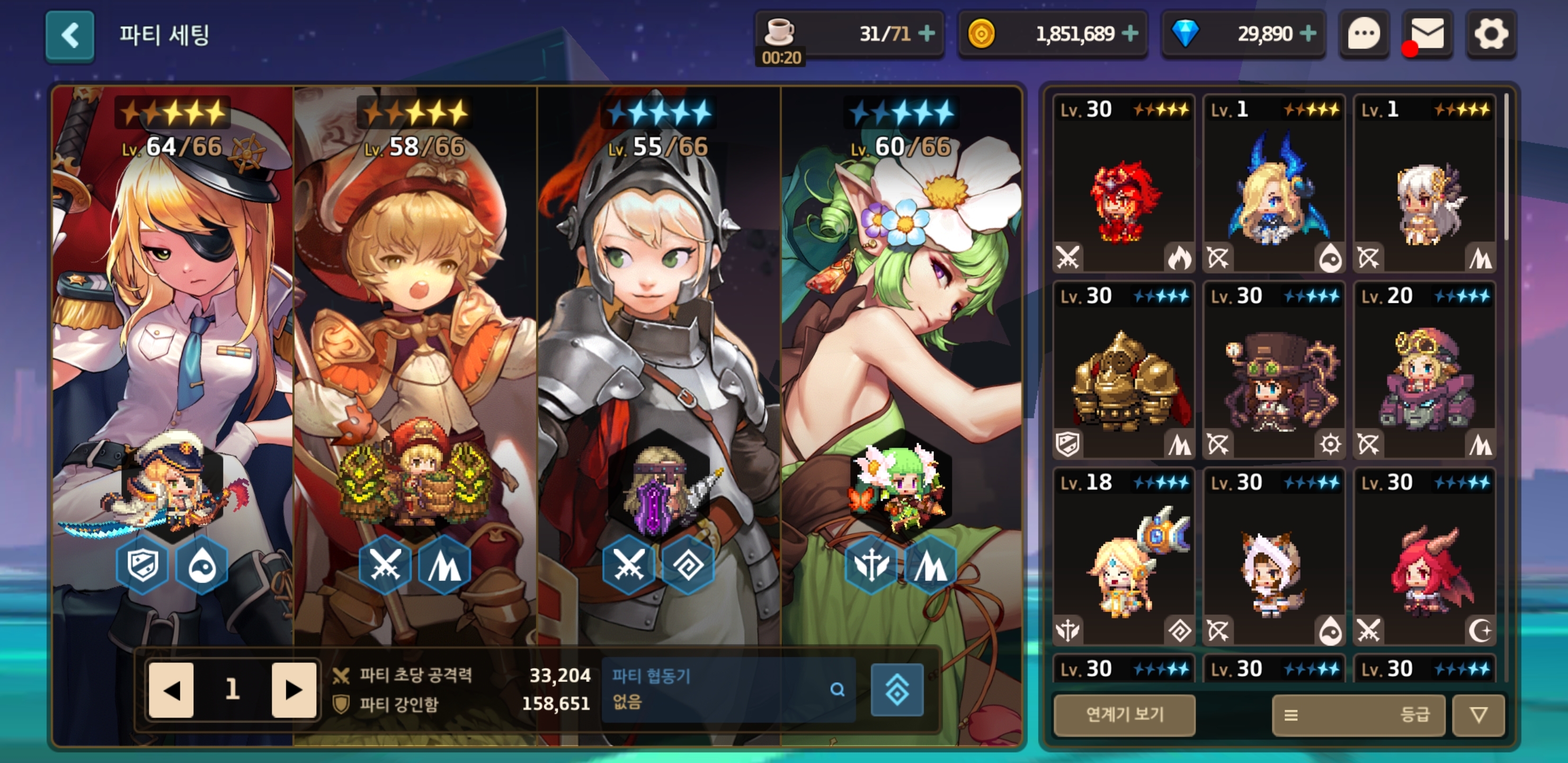Select the red hat girl party slot
Screen dimensions: 1568x763
(415, 366)
